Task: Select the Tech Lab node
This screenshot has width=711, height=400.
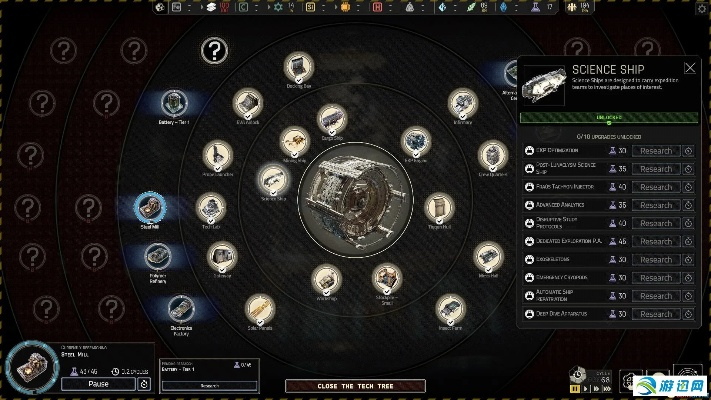Action: click(x=210, y=208)
